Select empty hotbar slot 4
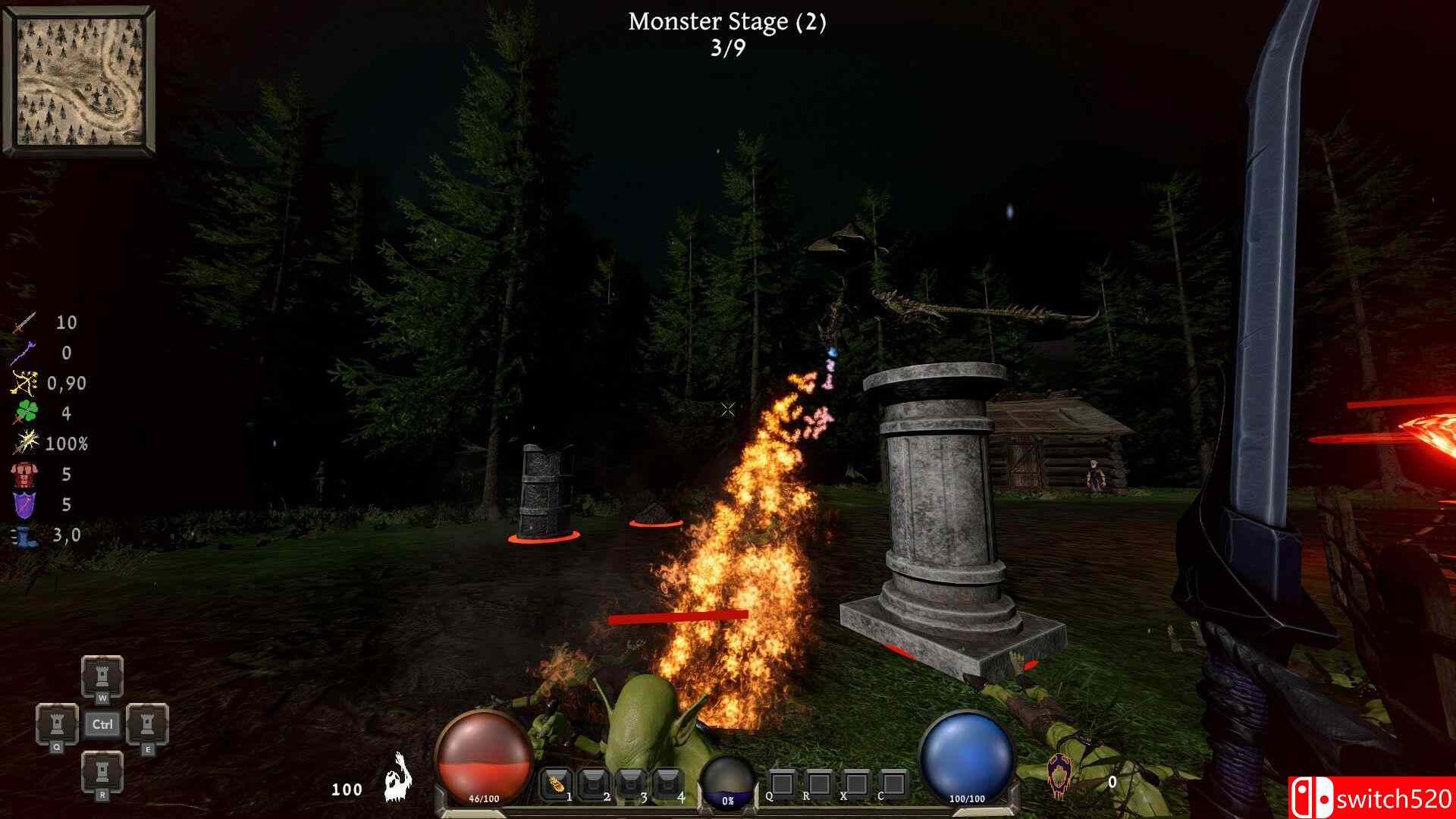 (667, 783)
